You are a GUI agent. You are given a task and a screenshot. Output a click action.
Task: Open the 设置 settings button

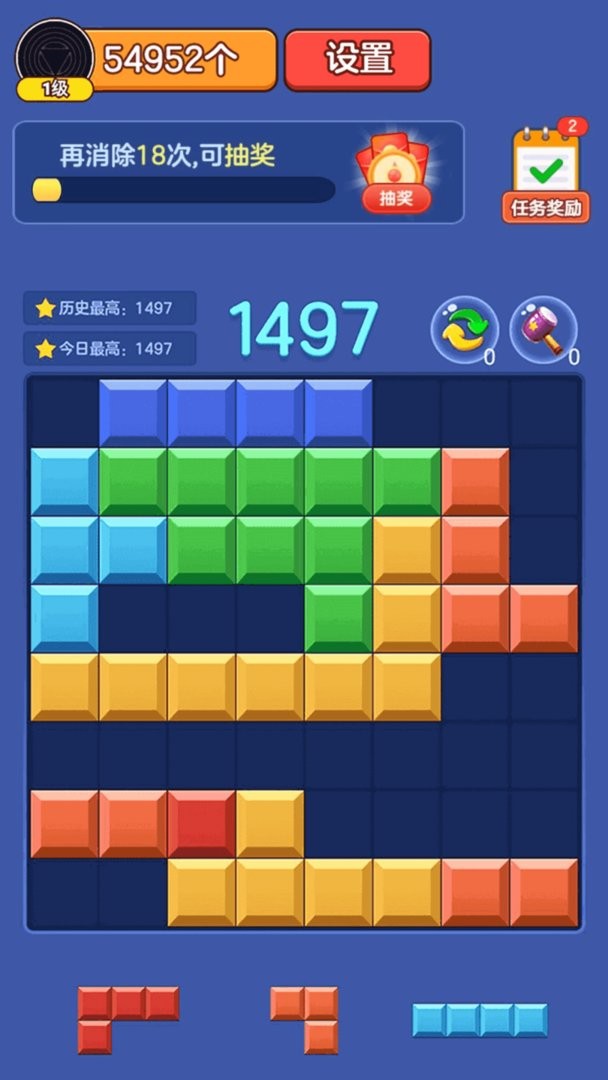(x=357, y=59)
